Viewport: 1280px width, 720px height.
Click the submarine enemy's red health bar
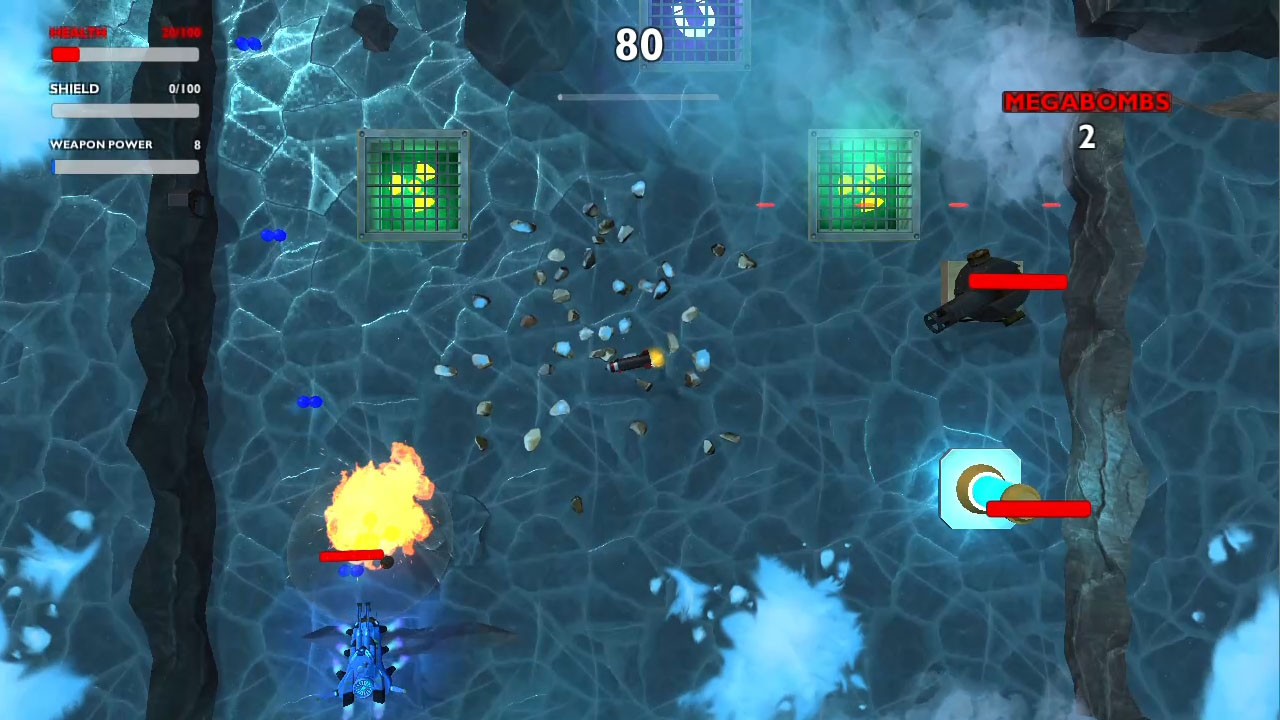pyautogui.click(x=1018, y=281)
